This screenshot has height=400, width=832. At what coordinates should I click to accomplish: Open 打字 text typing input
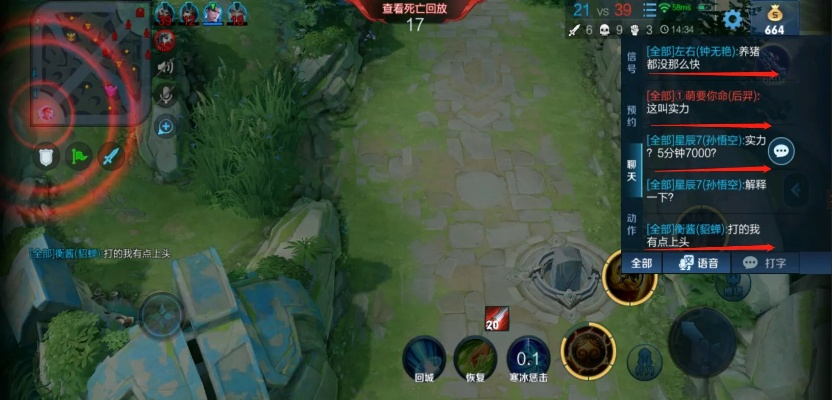[766, 263]
